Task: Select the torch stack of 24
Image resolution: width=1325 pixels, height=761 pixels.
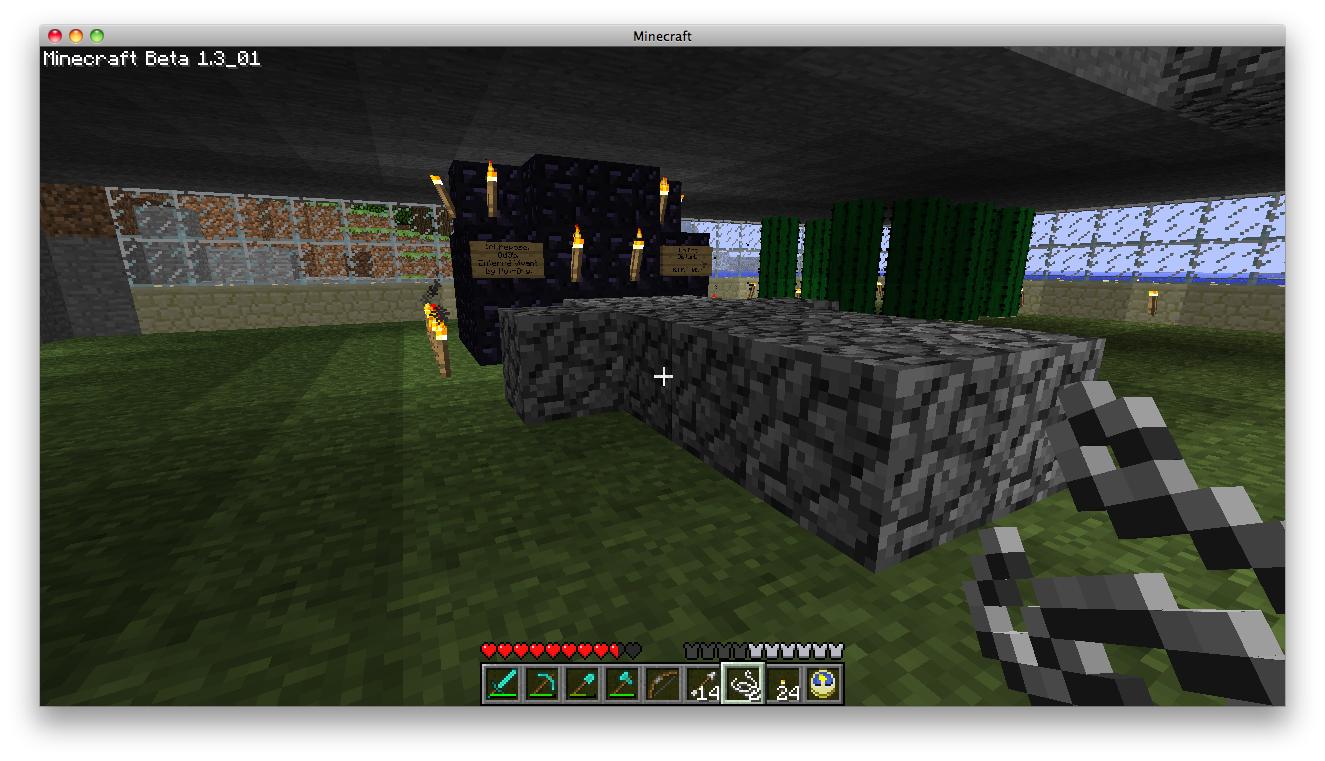Action: (783, 684)
